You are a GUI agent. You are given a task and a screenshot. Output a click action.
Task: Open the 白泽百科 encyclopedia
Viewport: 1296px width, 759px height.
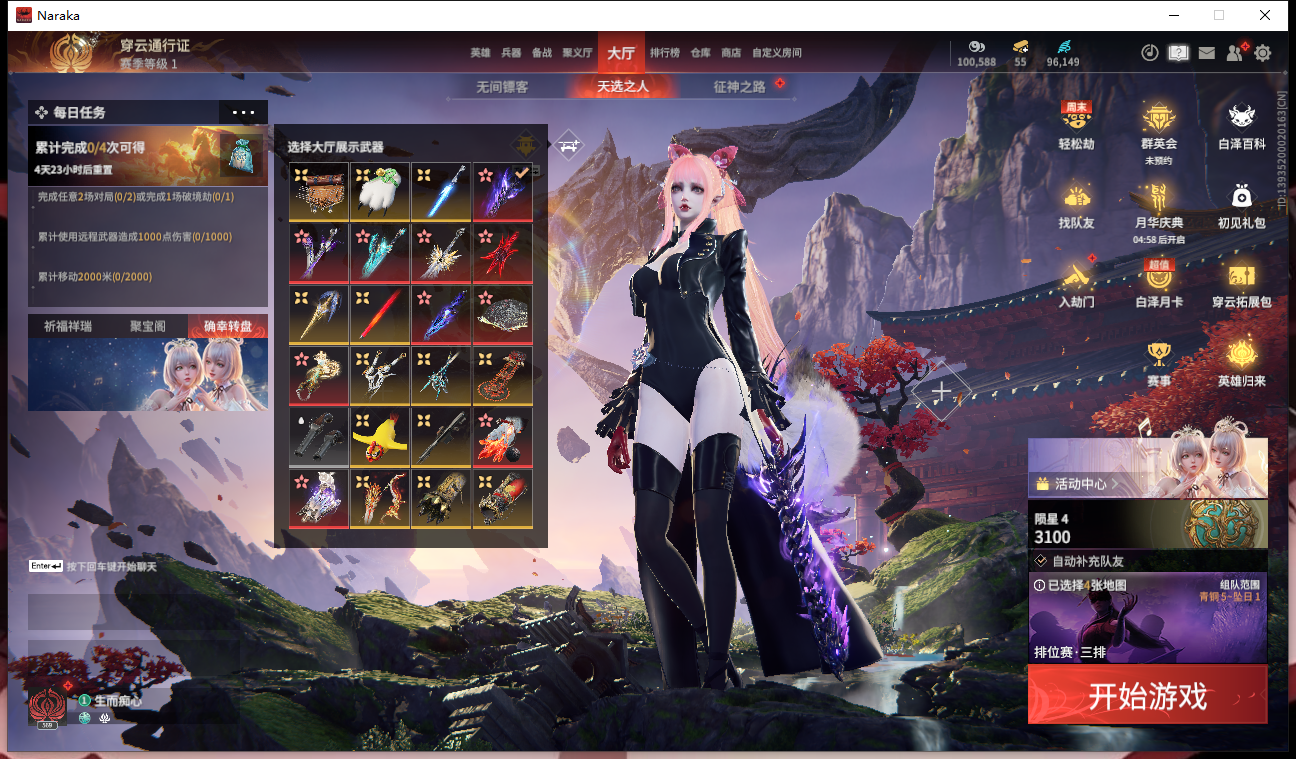[x=1242, y=127]
